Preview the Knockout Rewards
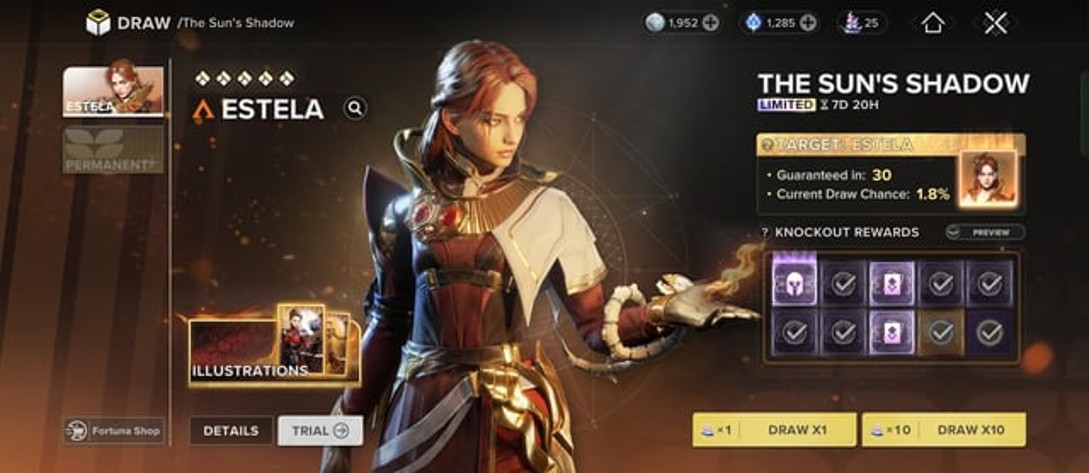The image size is (1089, 473). click(x=985, y=232)
